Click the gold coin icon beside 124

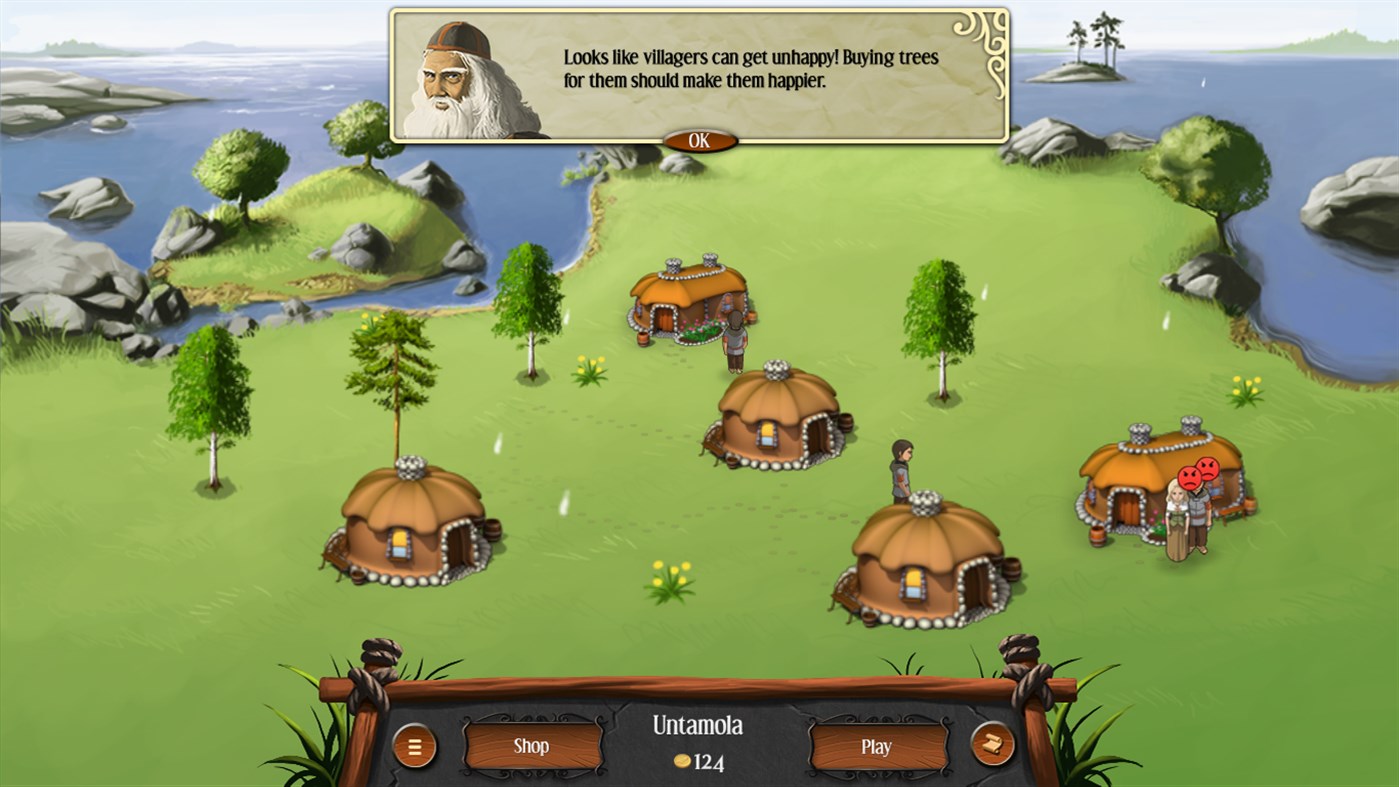(682, 758)
